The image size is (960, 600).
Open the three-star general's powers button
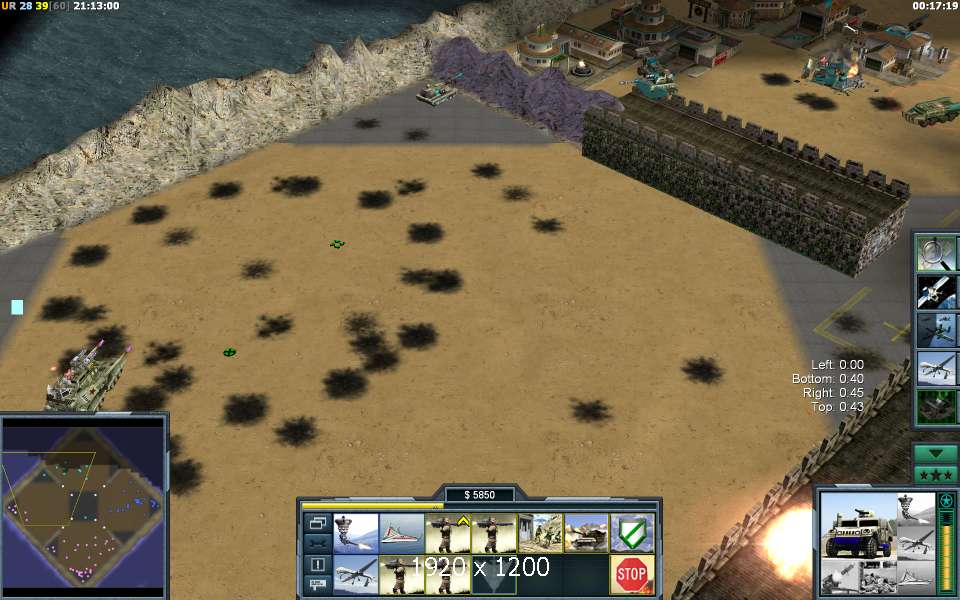935,473
